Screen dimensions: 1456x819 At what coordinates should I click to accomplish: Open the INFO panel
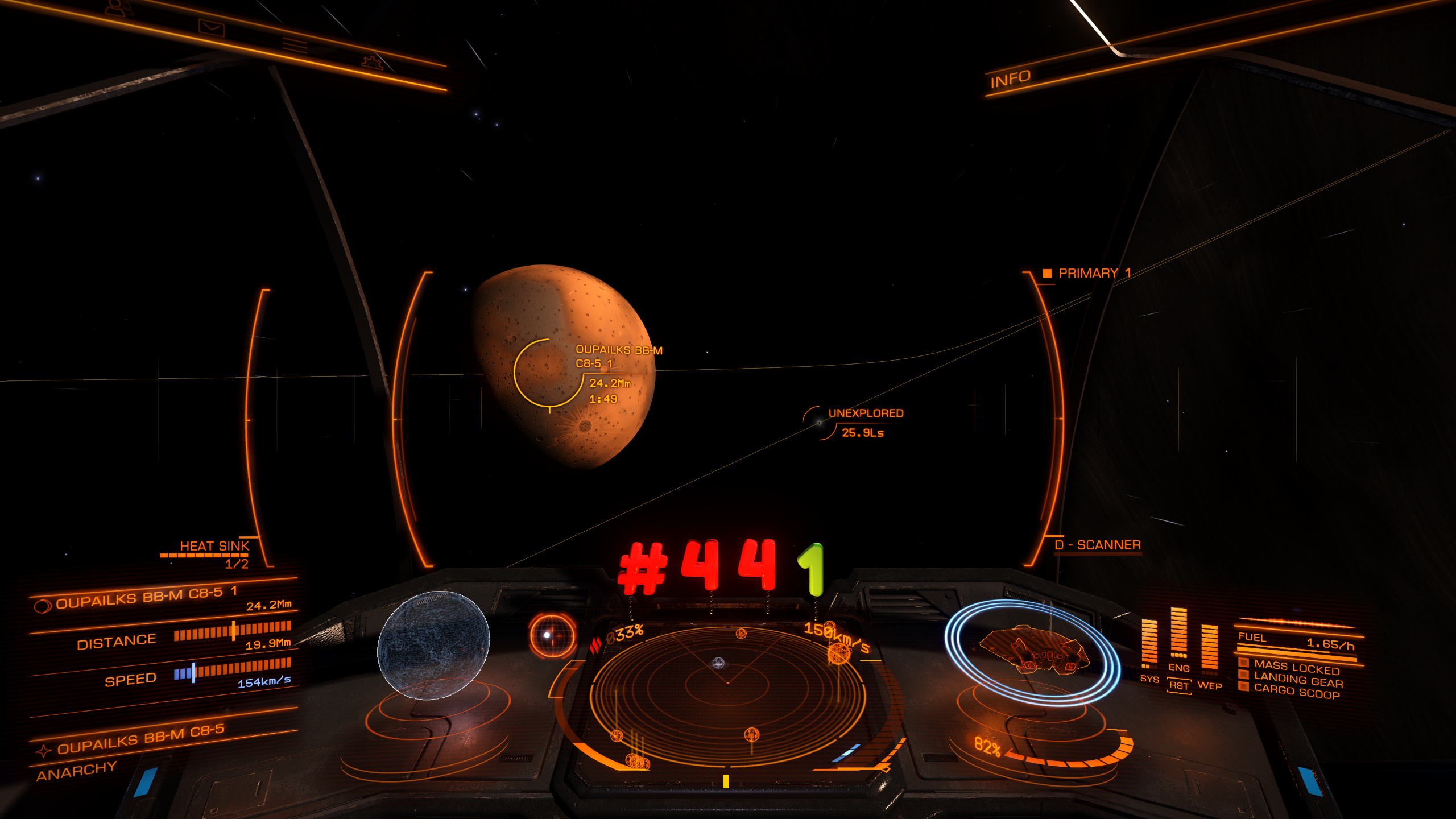click(x=1010, y=79)
